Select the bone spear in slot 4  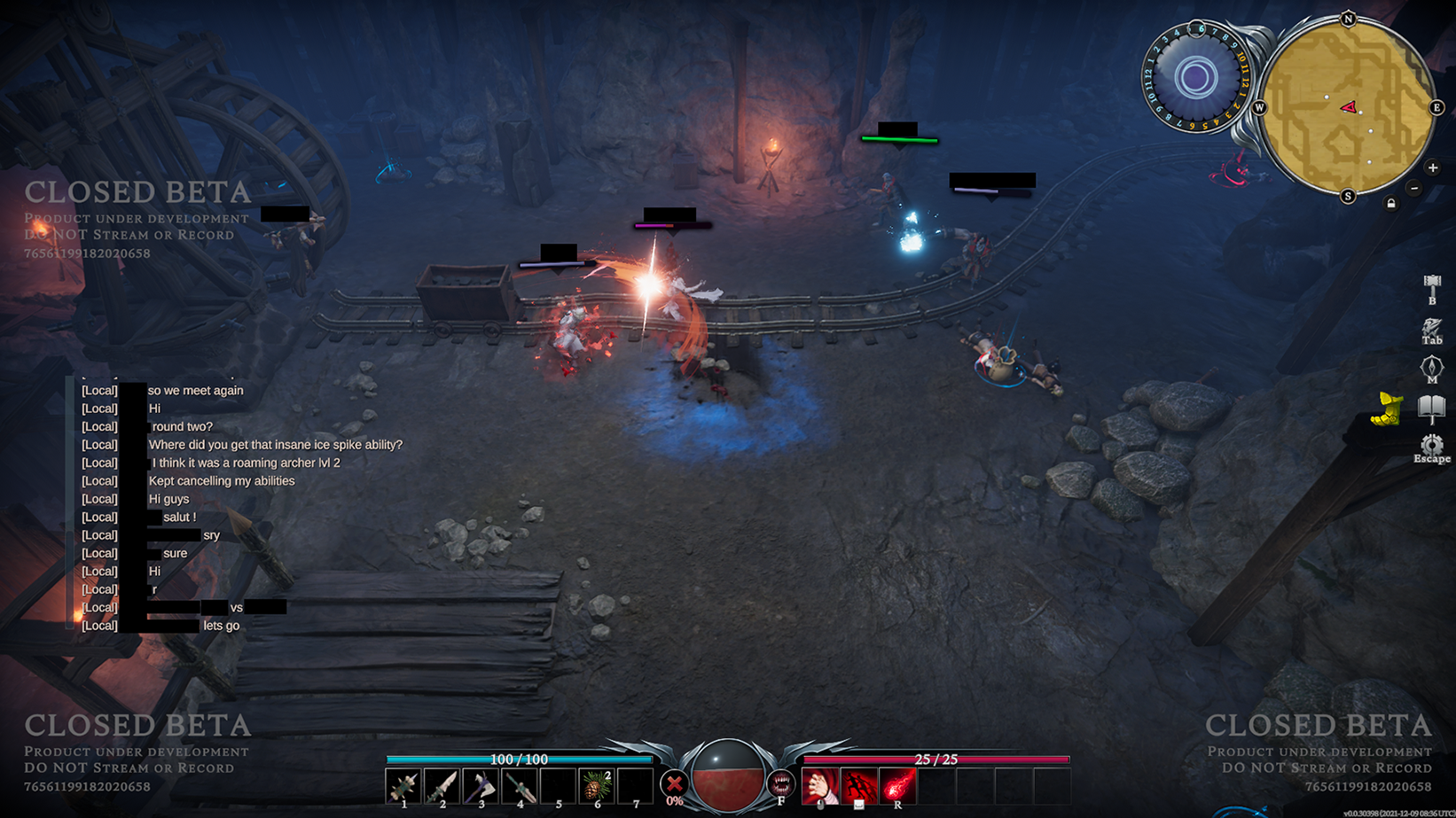pyautogui.click(x=520, y=786)
